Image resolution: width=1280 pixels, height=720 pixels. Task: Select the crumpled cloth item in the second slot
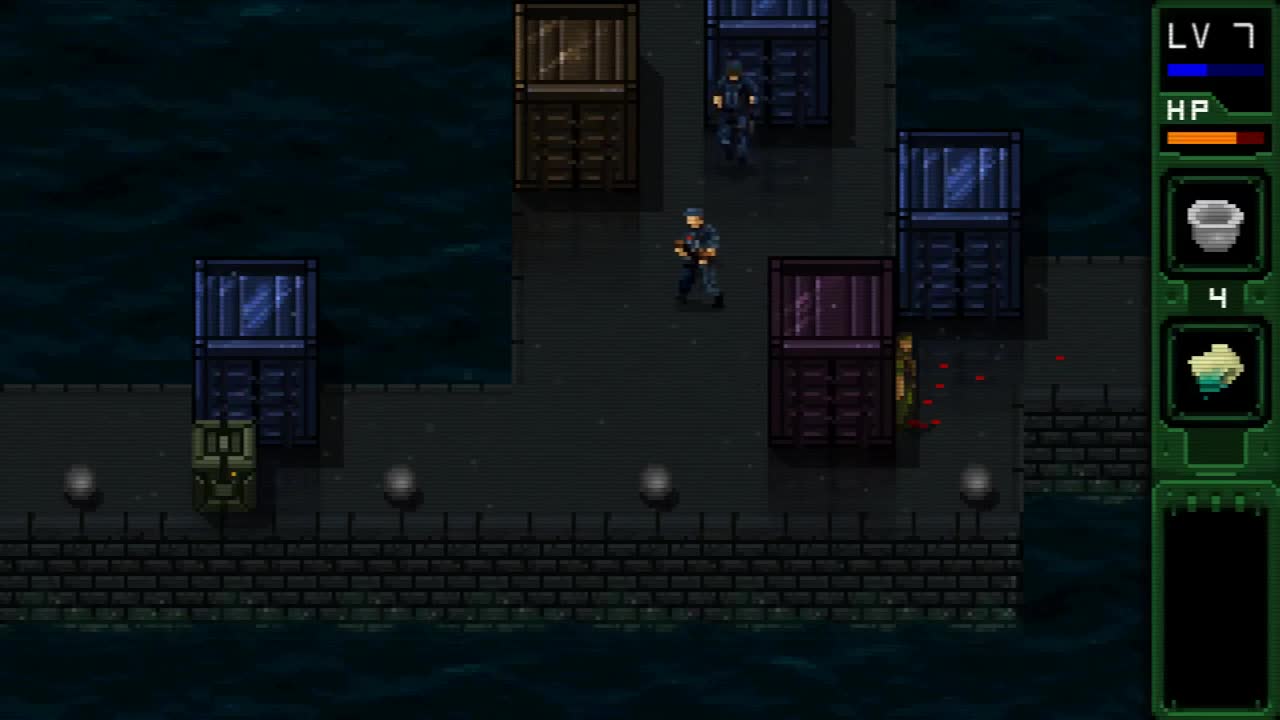click(1216, 370)
